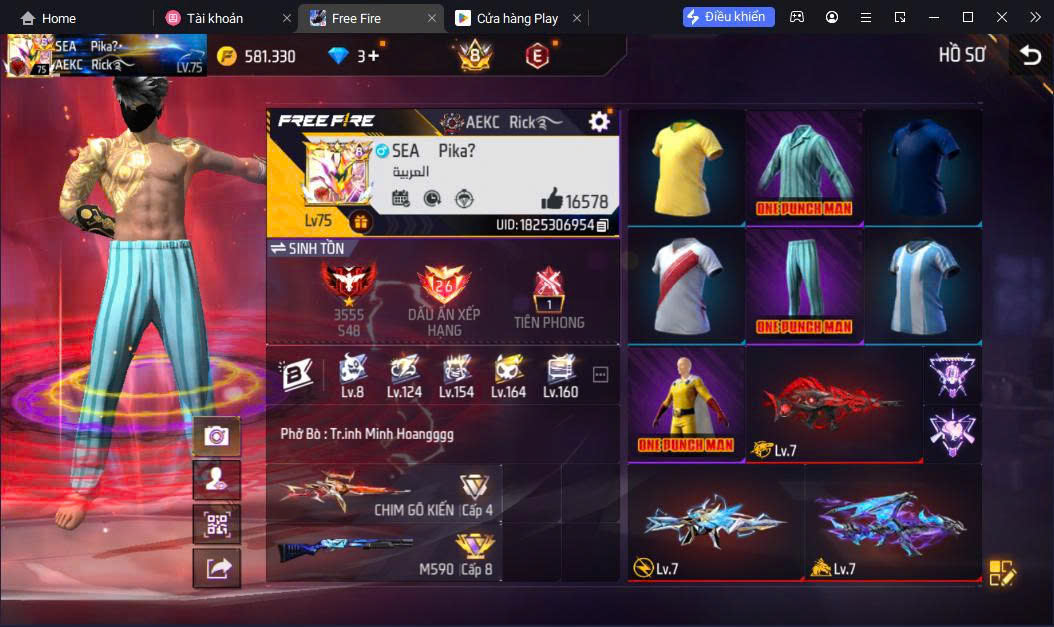Select the yellow Brazil jersey

click(x=685, y=166)
